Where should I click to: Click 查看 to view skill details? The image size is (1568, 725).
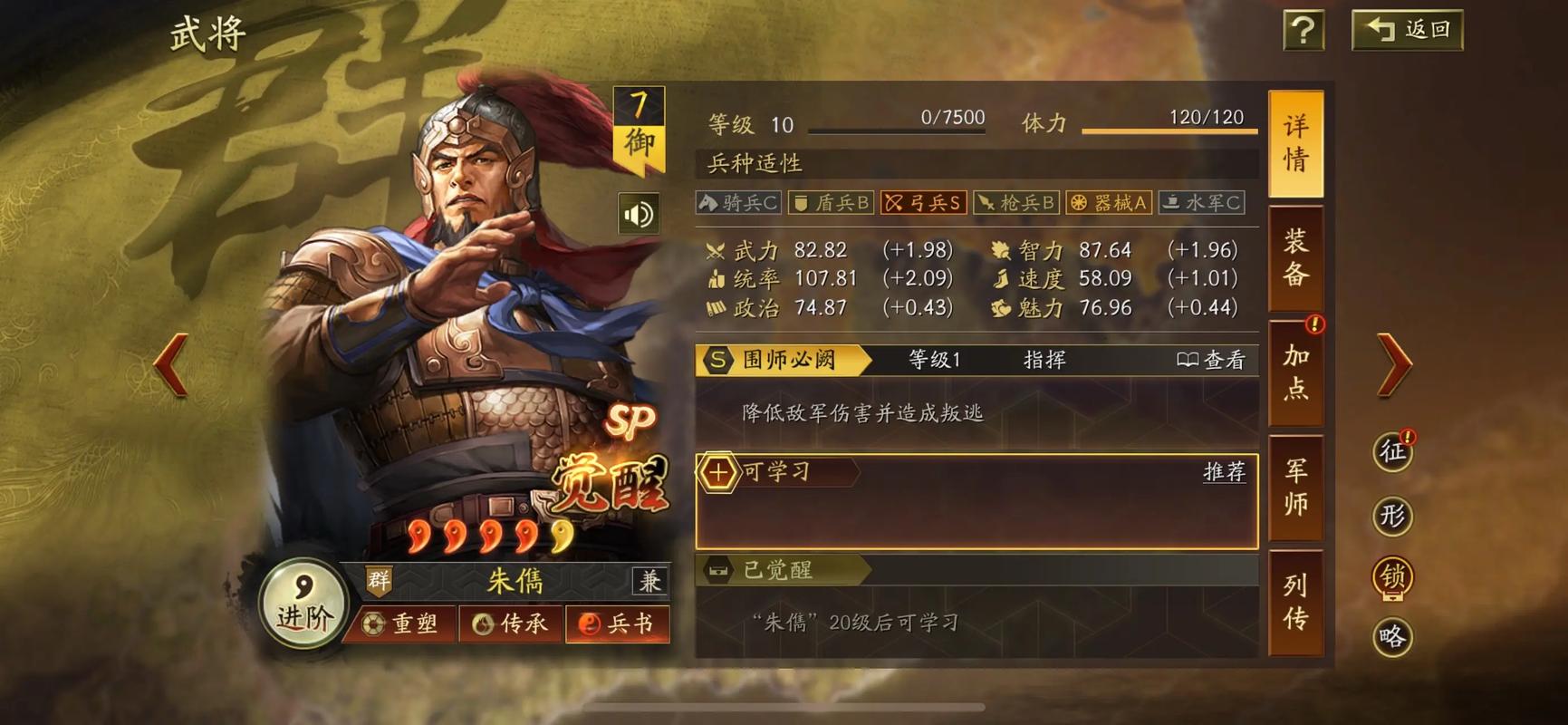[1211, 360]
